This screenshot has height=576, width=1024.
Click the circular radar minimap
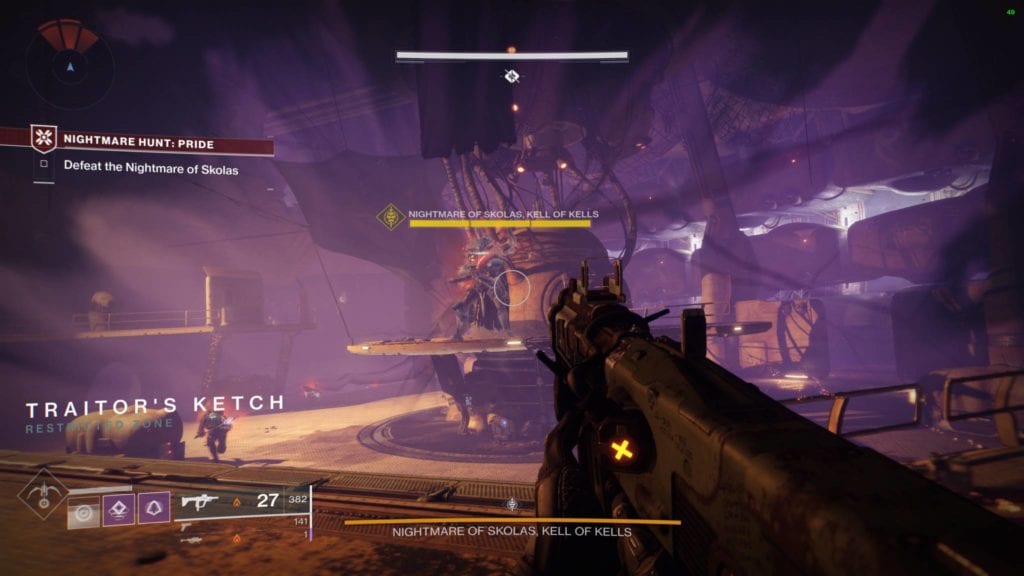point(69,66)
